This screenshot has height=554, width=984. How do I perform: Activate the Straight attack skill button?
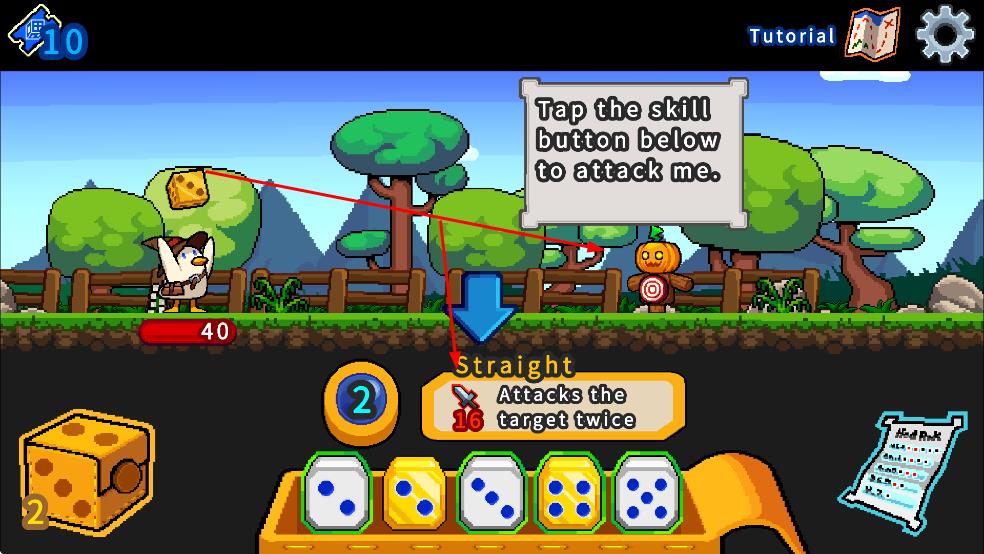click(553, 406)
